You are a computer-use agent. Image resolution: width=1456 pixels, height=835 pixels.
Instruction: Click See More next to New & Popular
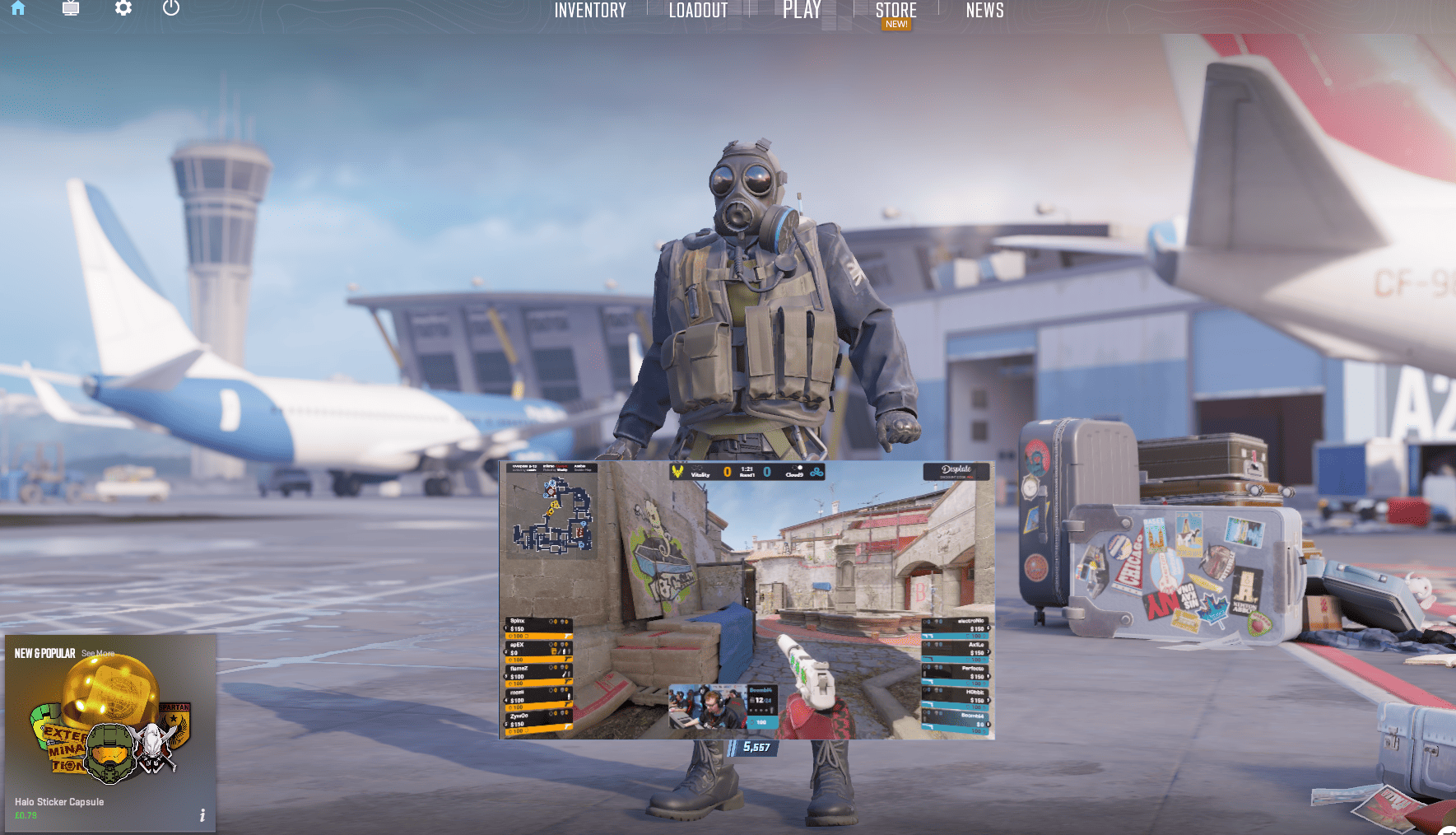point(98,654)
